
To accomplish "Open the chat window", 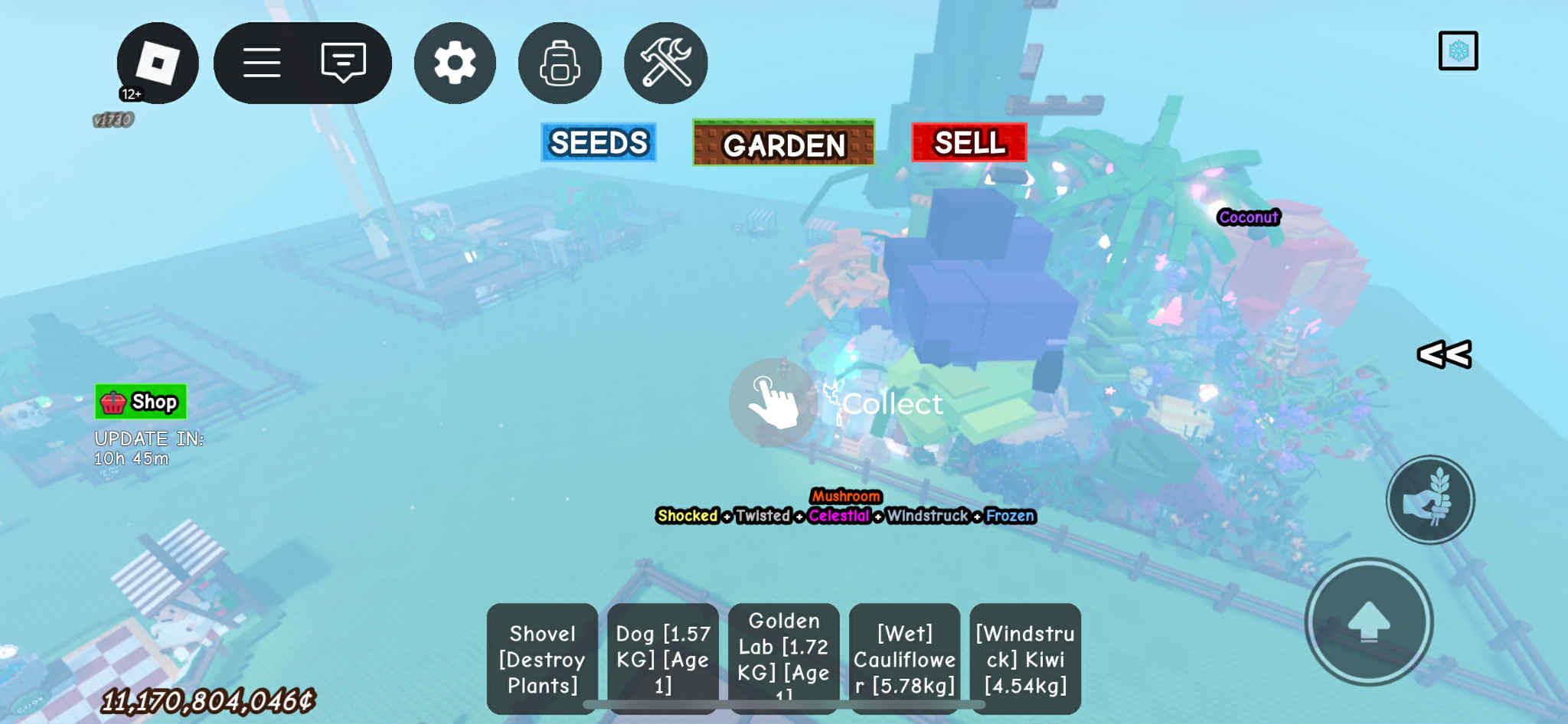I will tap(343, 63).
